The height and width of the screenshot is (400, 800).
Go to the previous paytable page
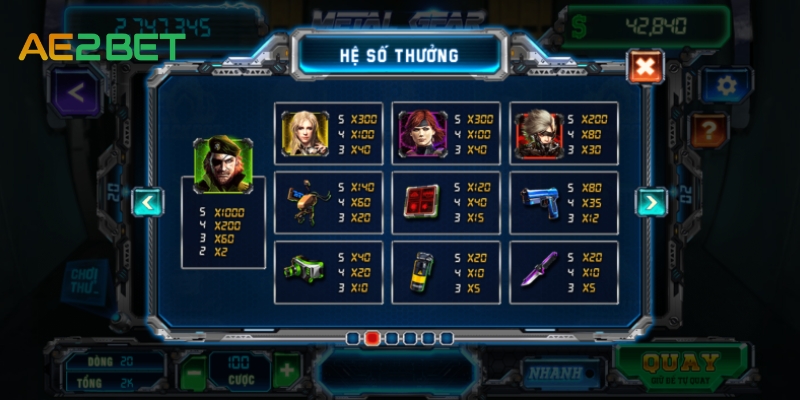(x=148, y=202)
